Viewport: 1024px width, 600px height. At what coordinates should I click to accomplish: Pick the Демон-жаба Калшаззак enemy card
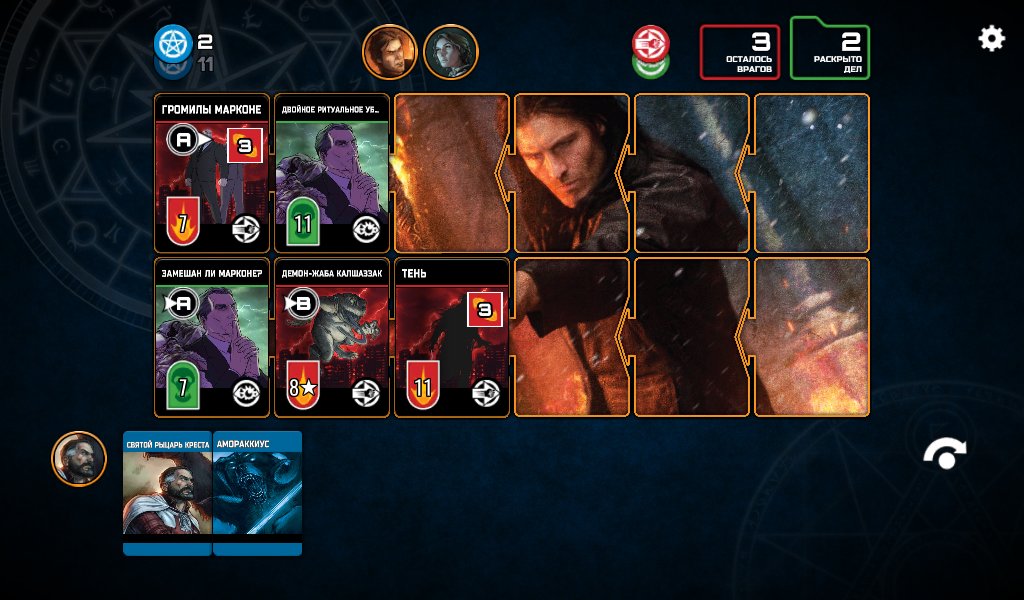[x=332, y=338]
